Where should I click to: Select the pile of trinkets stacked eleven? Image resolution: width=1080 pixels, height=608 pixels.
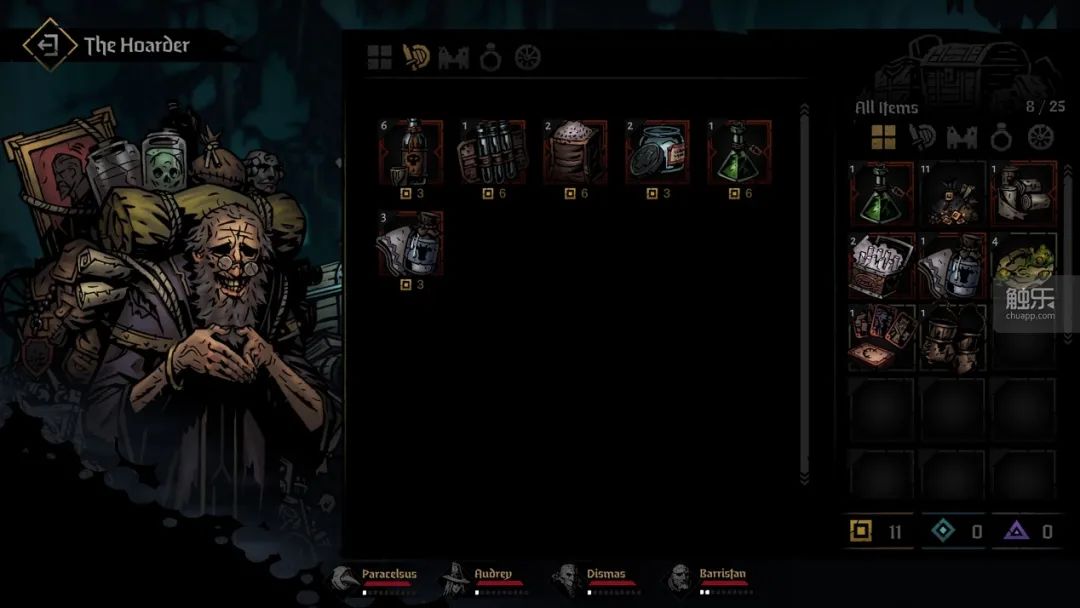[953, 194]
